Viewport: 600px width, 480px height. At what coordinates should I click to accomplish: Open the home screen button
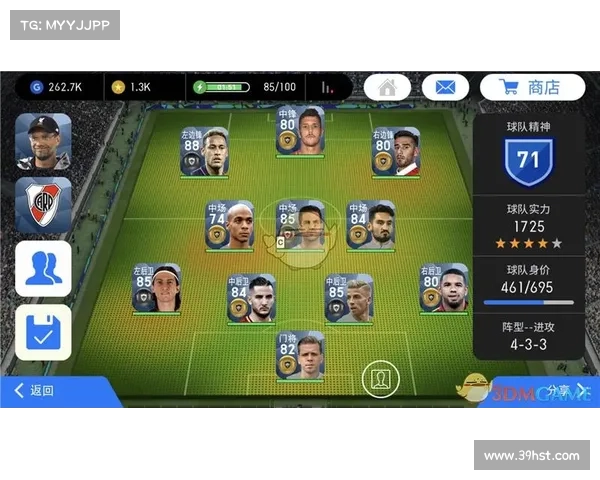[387, 87]
